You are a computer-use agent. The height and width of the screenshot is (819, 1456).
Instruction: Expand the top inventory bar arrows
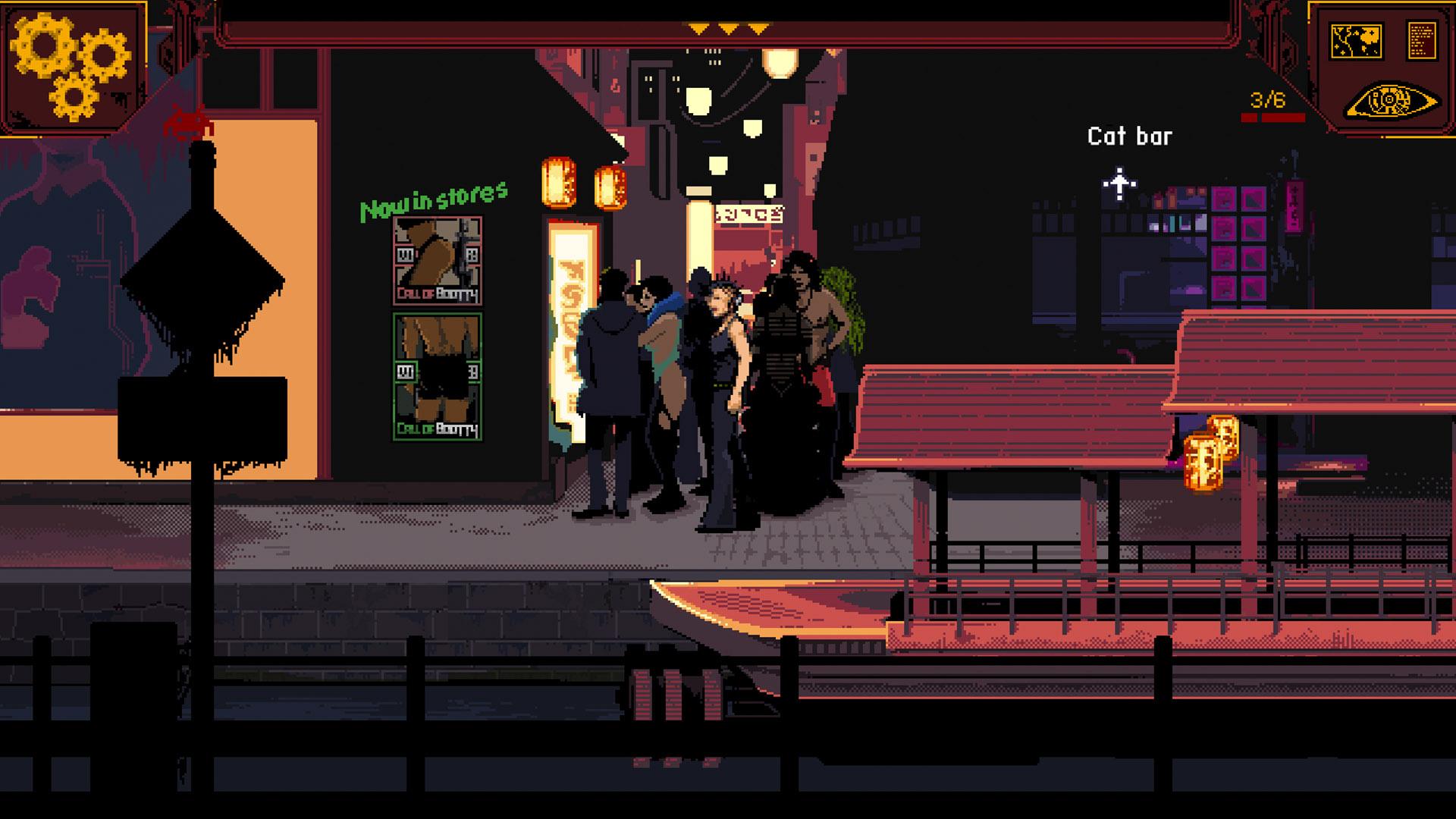(727, 30)
